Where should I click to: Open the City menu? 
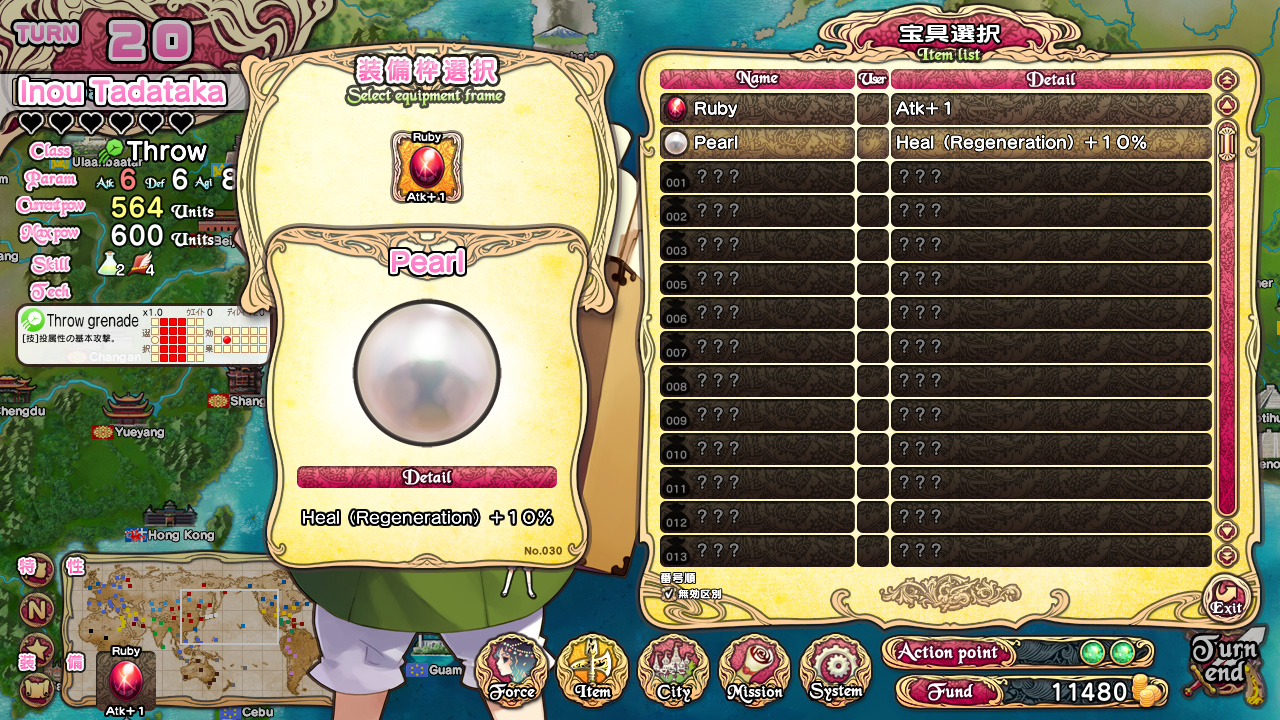coord(674,670)
